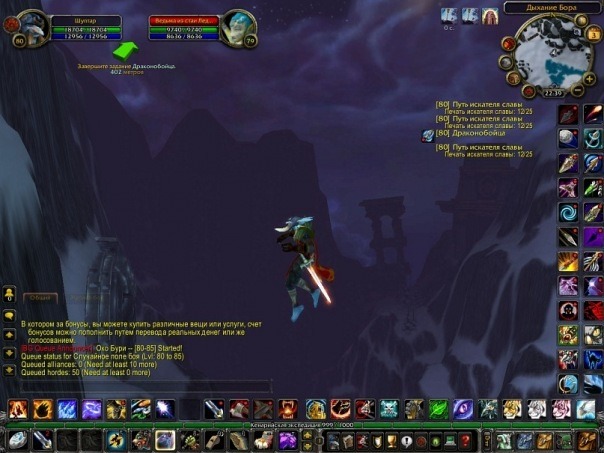Click the Кварцитская экспедиция reputation bar
604x453 pixels.
pyautogui.click(x=302, y=425)
